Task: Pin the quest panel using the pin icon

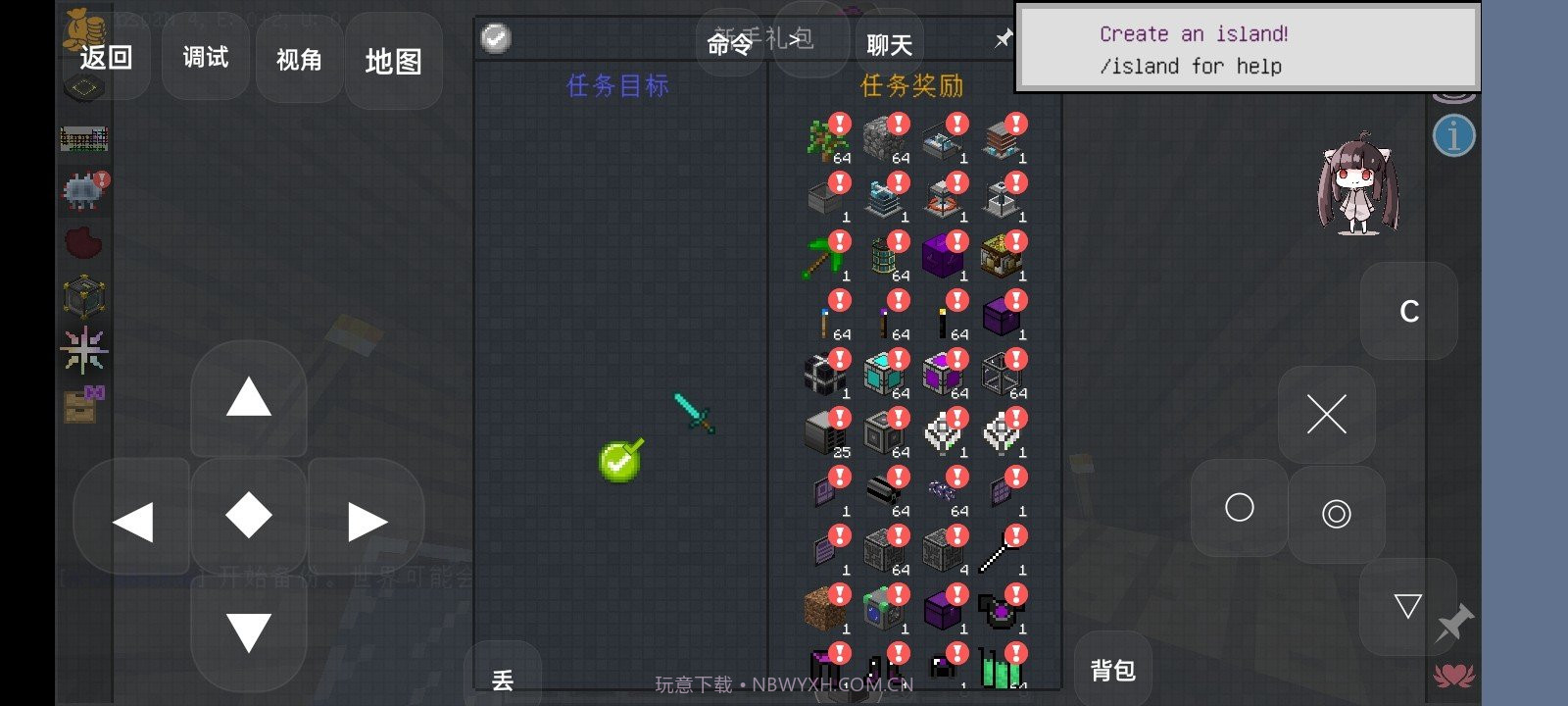Action: pos(1003,39)
